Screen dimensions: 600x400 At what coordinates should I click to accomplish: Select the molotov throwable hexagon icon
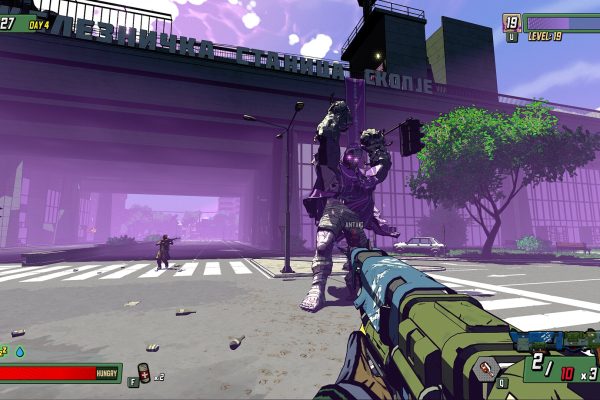(x=486, y=368)
